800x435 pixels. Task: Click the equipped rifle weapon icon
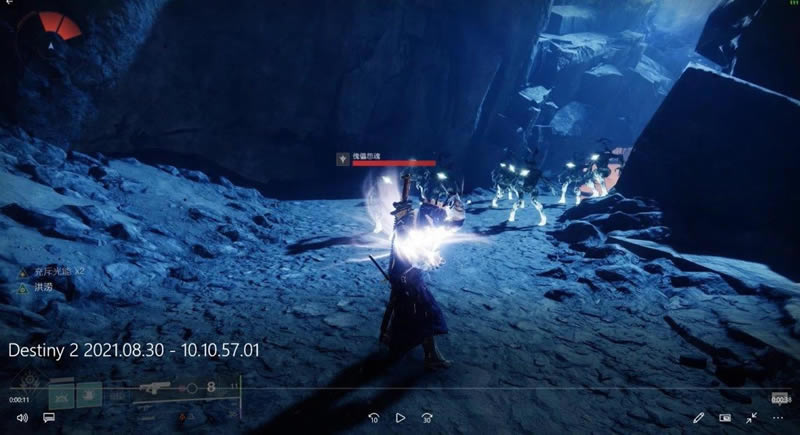pos(157,387)
